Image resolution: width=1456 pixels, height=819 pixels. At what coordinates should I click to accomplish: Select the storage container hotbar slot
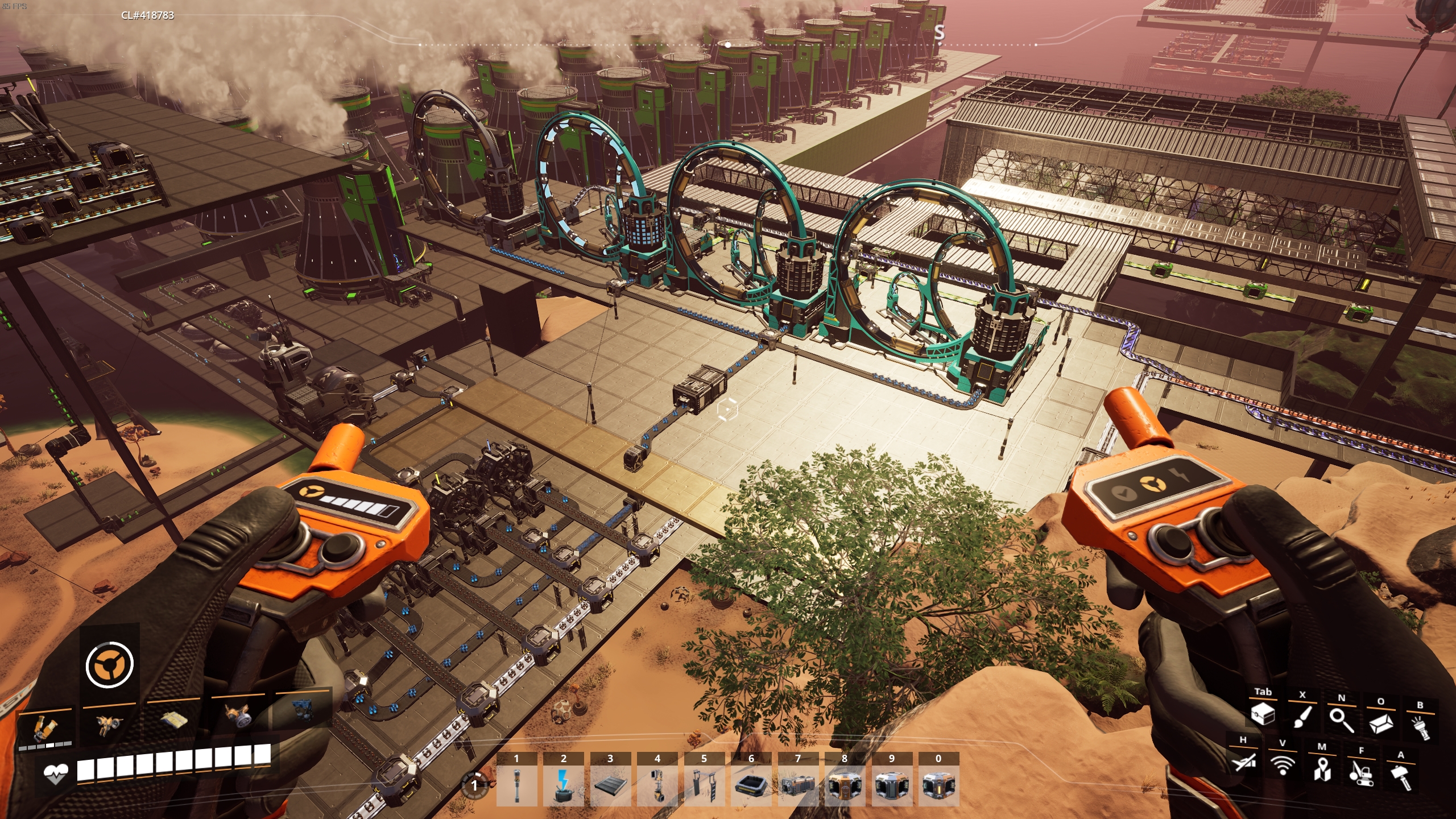798,785
